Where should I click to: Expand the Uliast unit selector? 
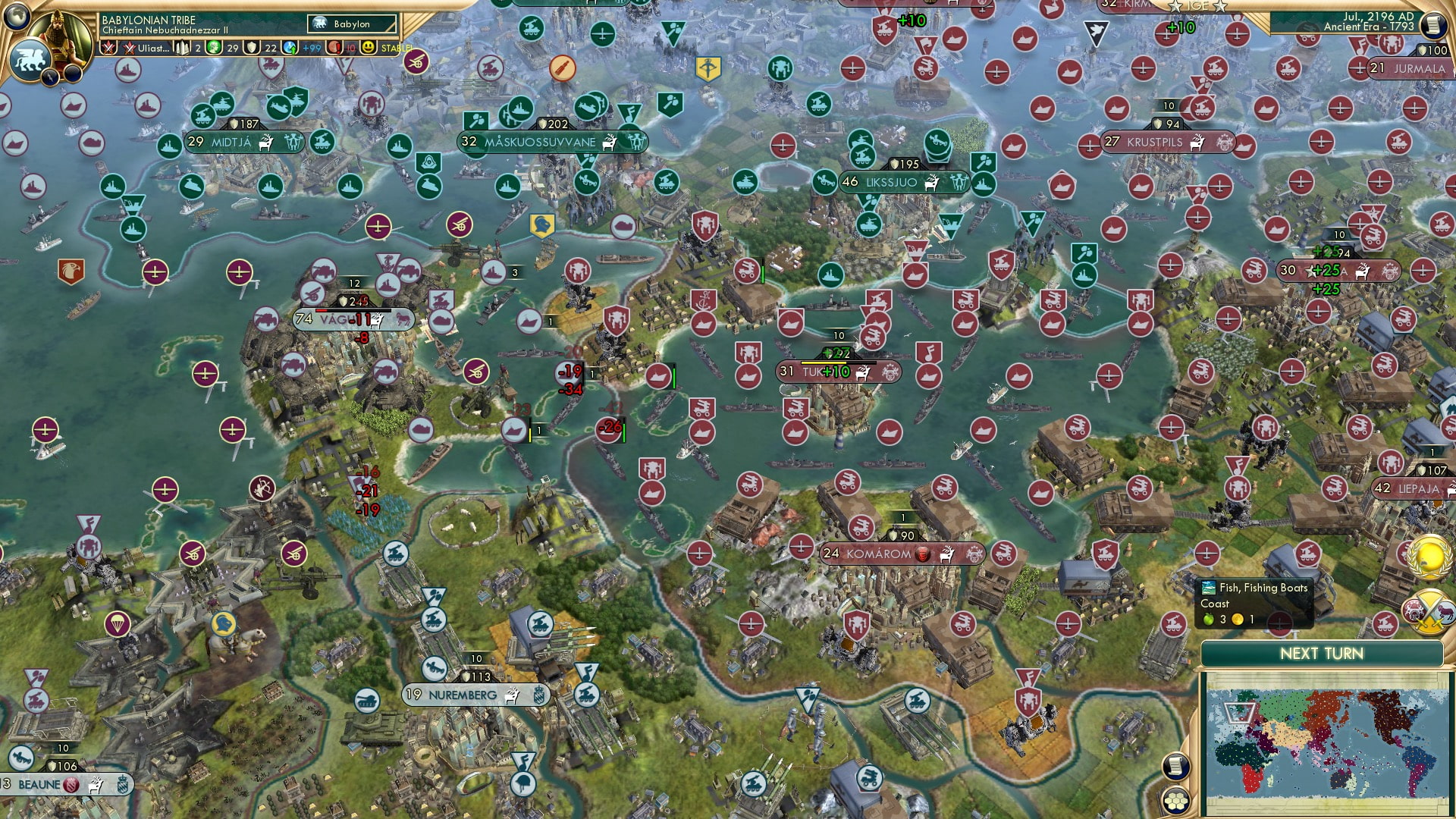(x=148, y=47)
